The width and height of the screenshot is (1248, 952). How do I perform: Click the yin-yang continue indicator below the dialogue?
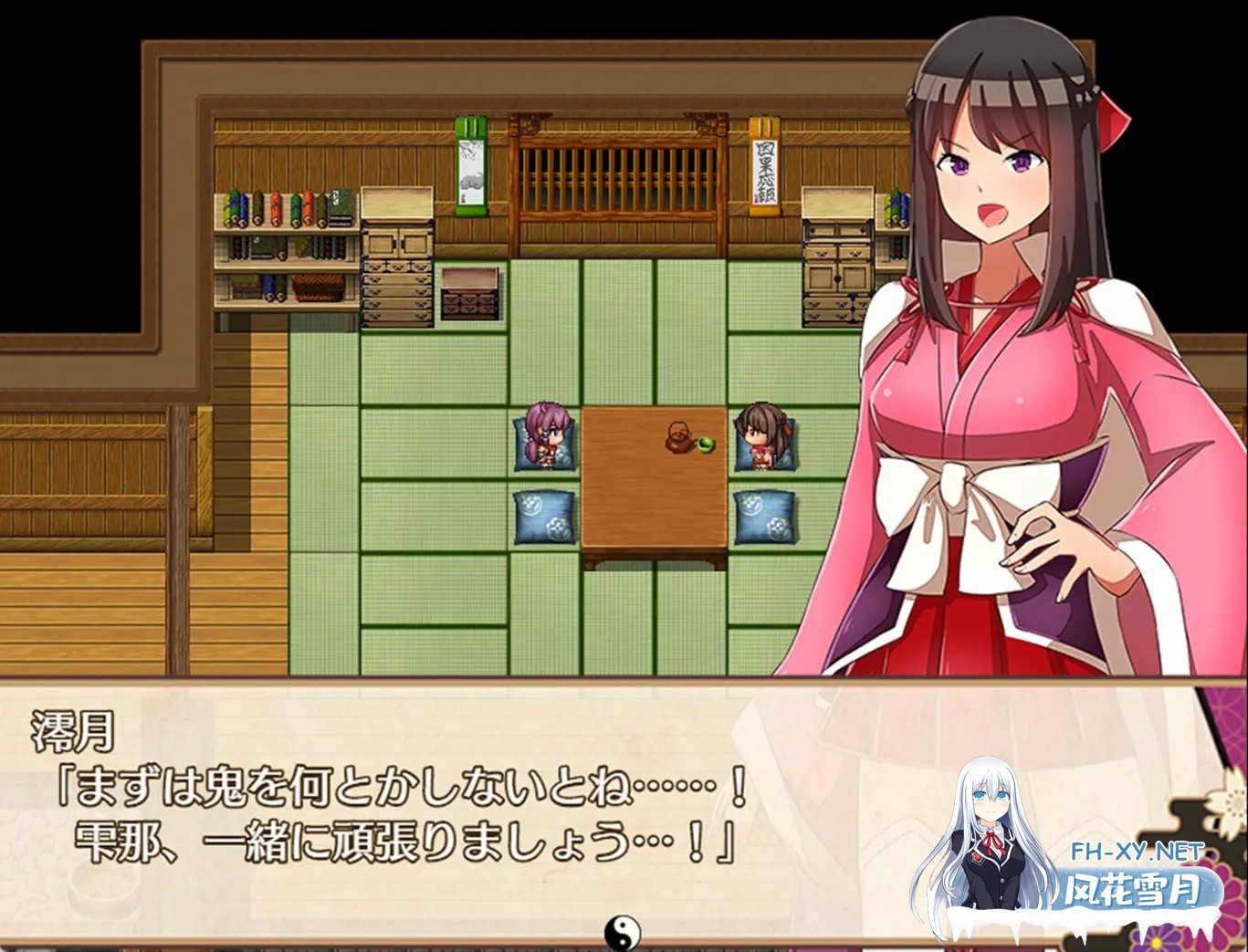pos(624,932)
